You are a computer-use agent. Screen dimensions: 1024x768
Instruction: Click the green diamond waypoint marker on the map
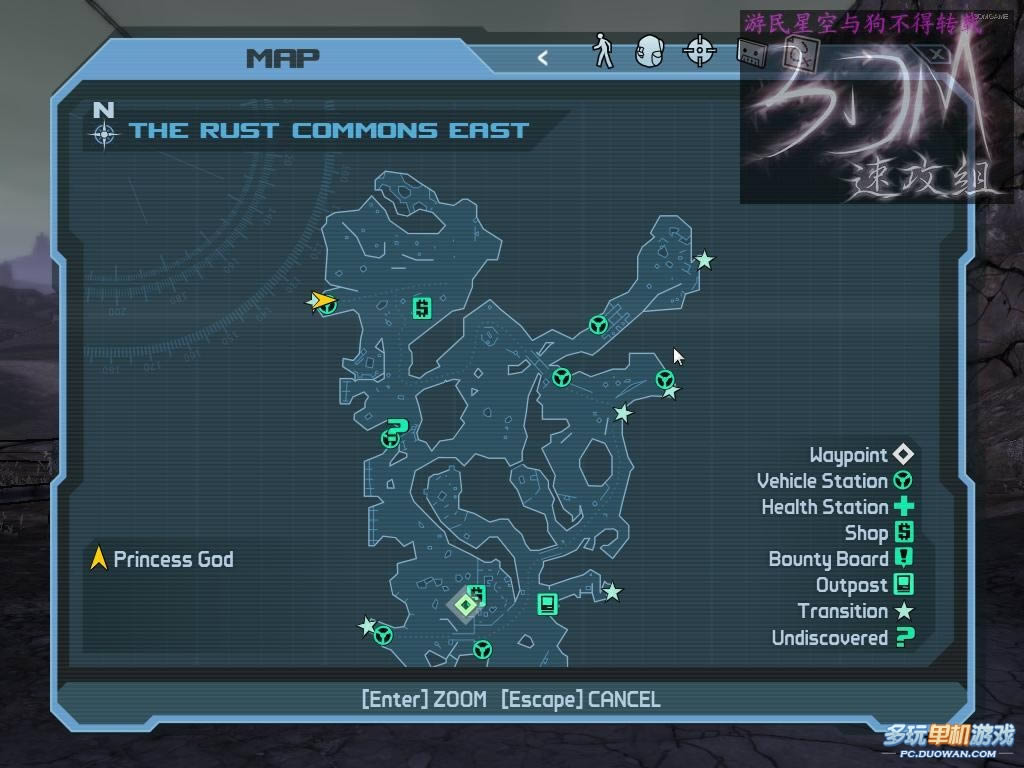coord(465,604)
